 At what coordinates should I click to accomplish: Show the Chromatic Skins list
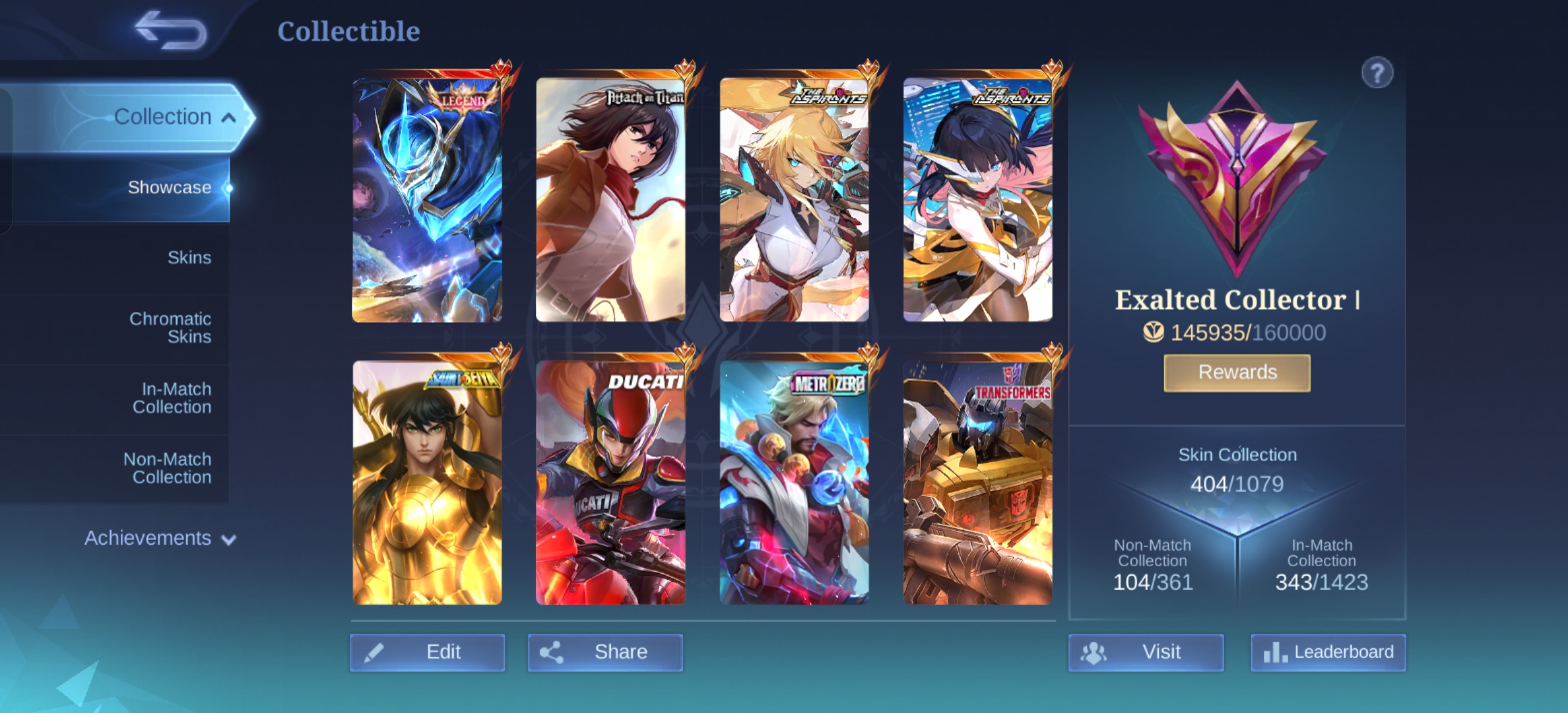click(x=170, y=327)
